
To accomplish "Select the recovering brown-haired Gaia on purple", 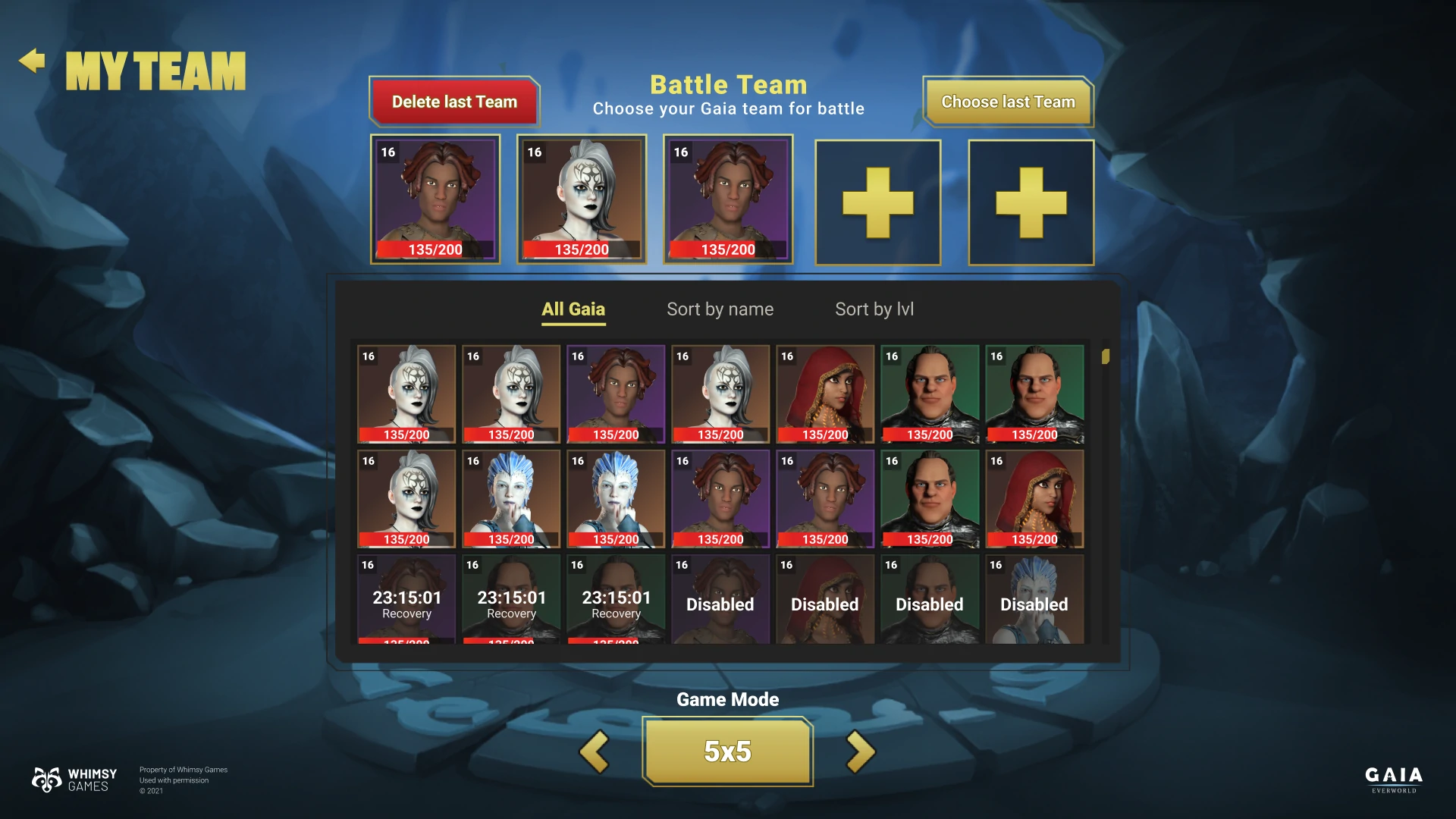I will (406, 600).
